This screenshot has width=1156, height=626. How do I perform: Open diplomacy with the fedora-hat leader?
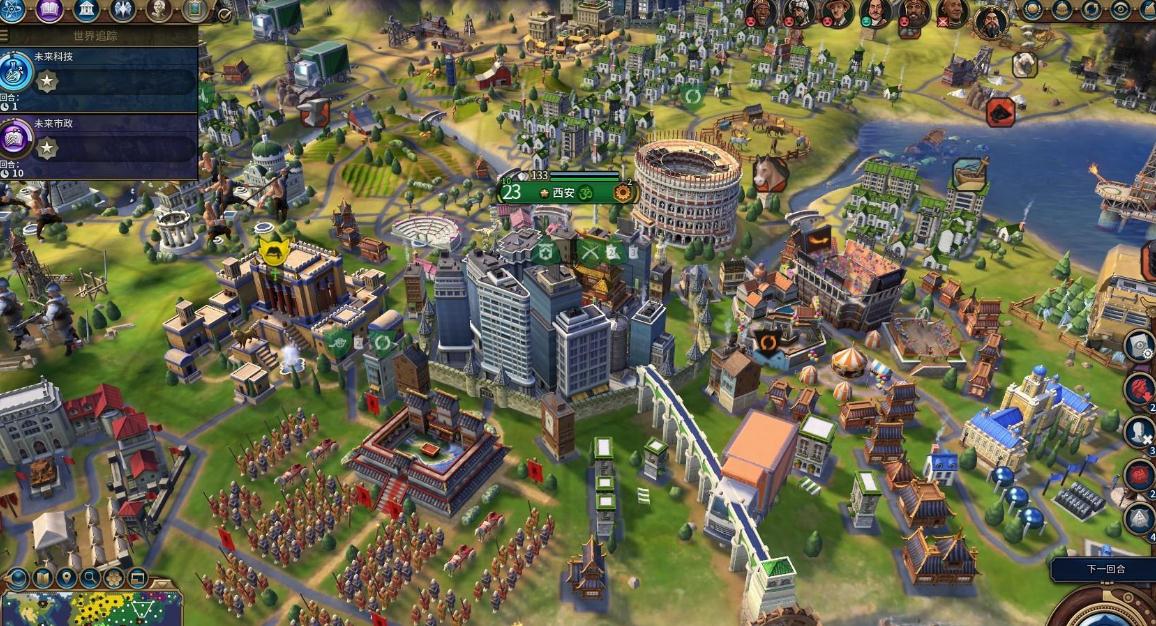pos(837,13)
